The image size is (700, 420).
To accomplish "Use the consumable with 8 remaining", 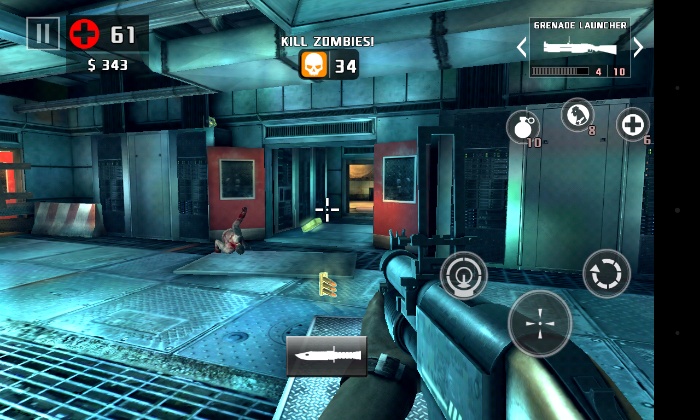I will 577,114.
